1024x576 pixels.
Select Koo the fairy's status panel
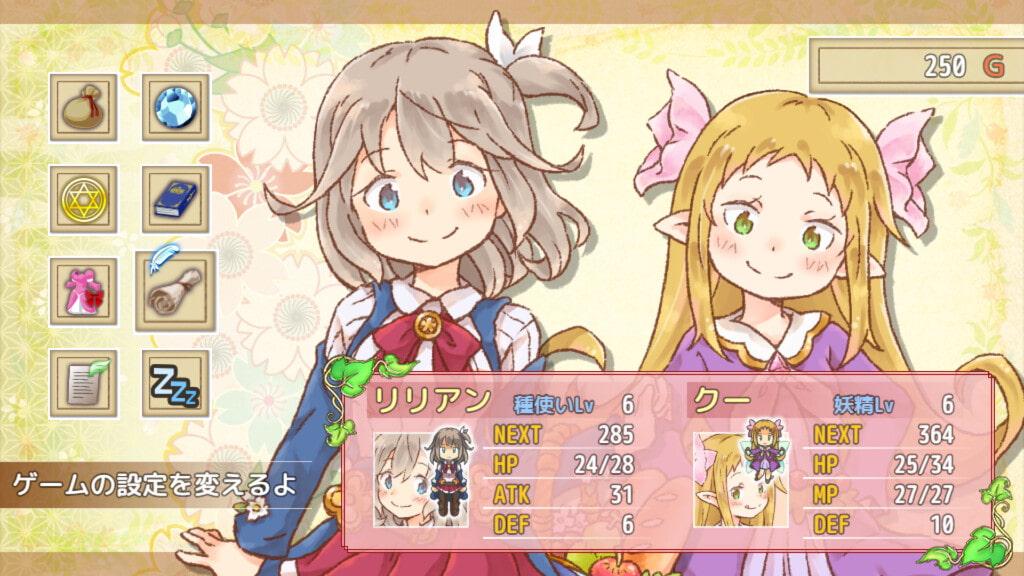click(x=826, y=462)
